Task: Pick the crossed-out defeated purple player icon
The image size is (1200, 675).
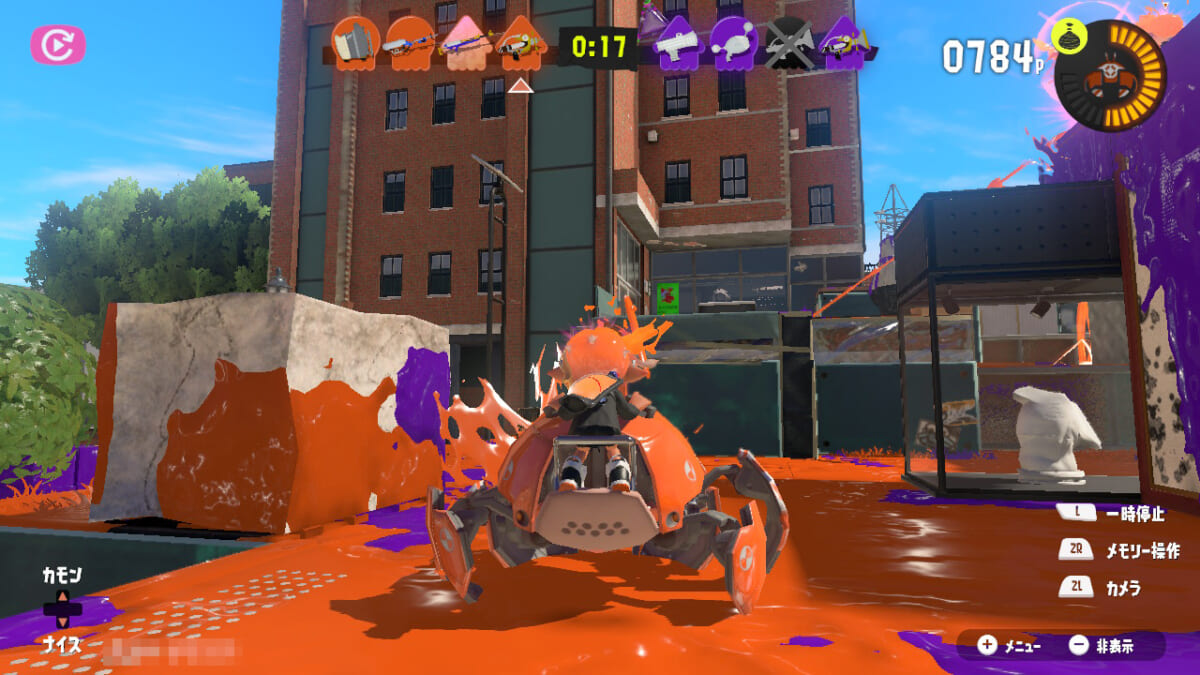Action: point(789,44)
